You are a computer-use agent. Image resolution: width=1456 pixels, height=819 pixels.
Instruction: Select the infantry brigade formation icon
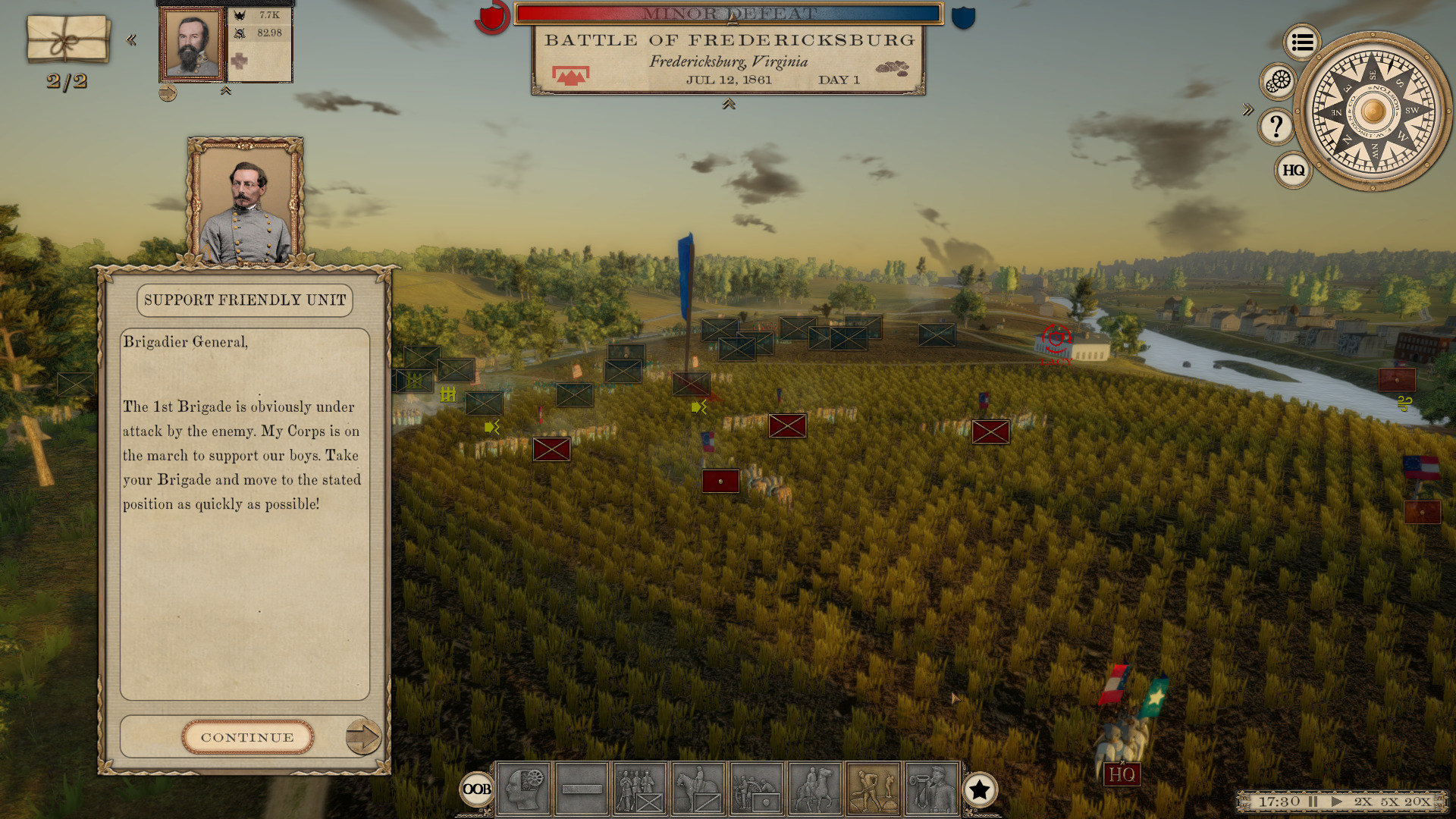click(639, 789)
